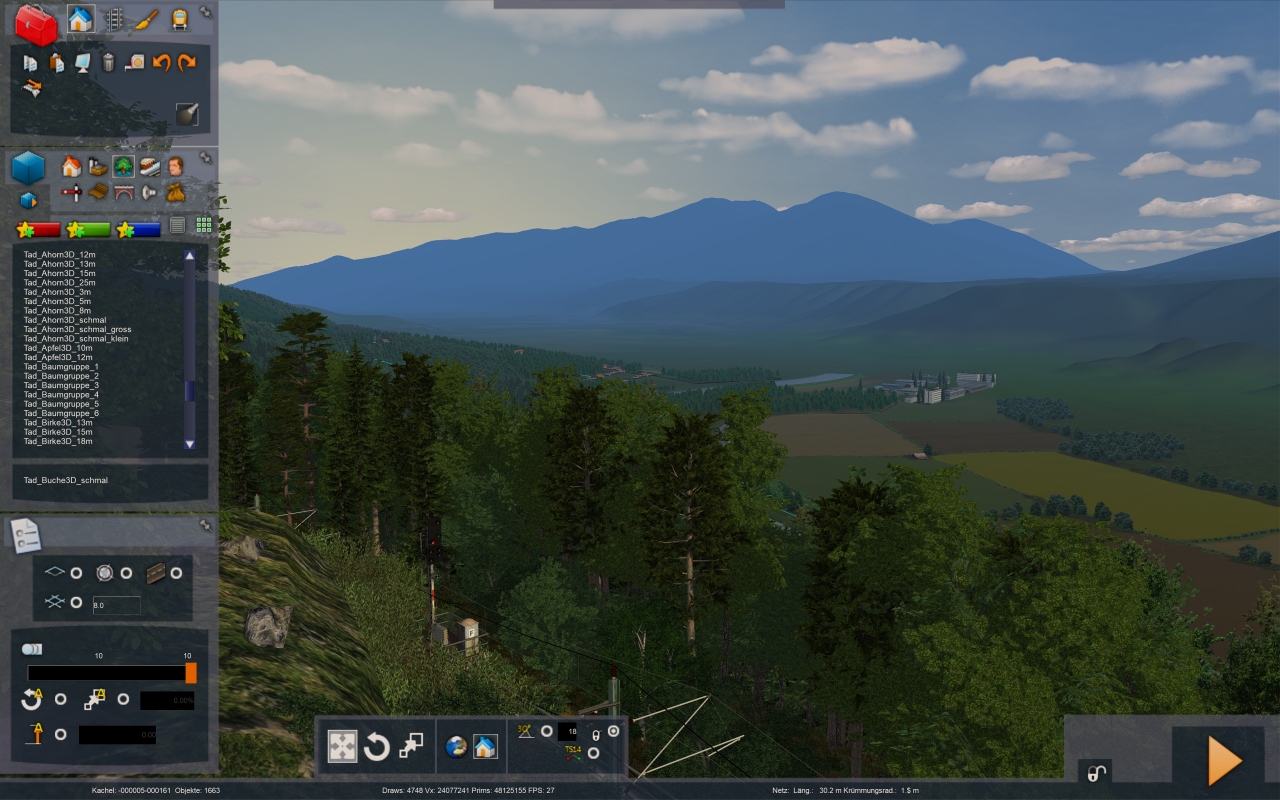Switch to the paintbrush terrain tool
This screenshot has width=1280, height=800.
147,19
